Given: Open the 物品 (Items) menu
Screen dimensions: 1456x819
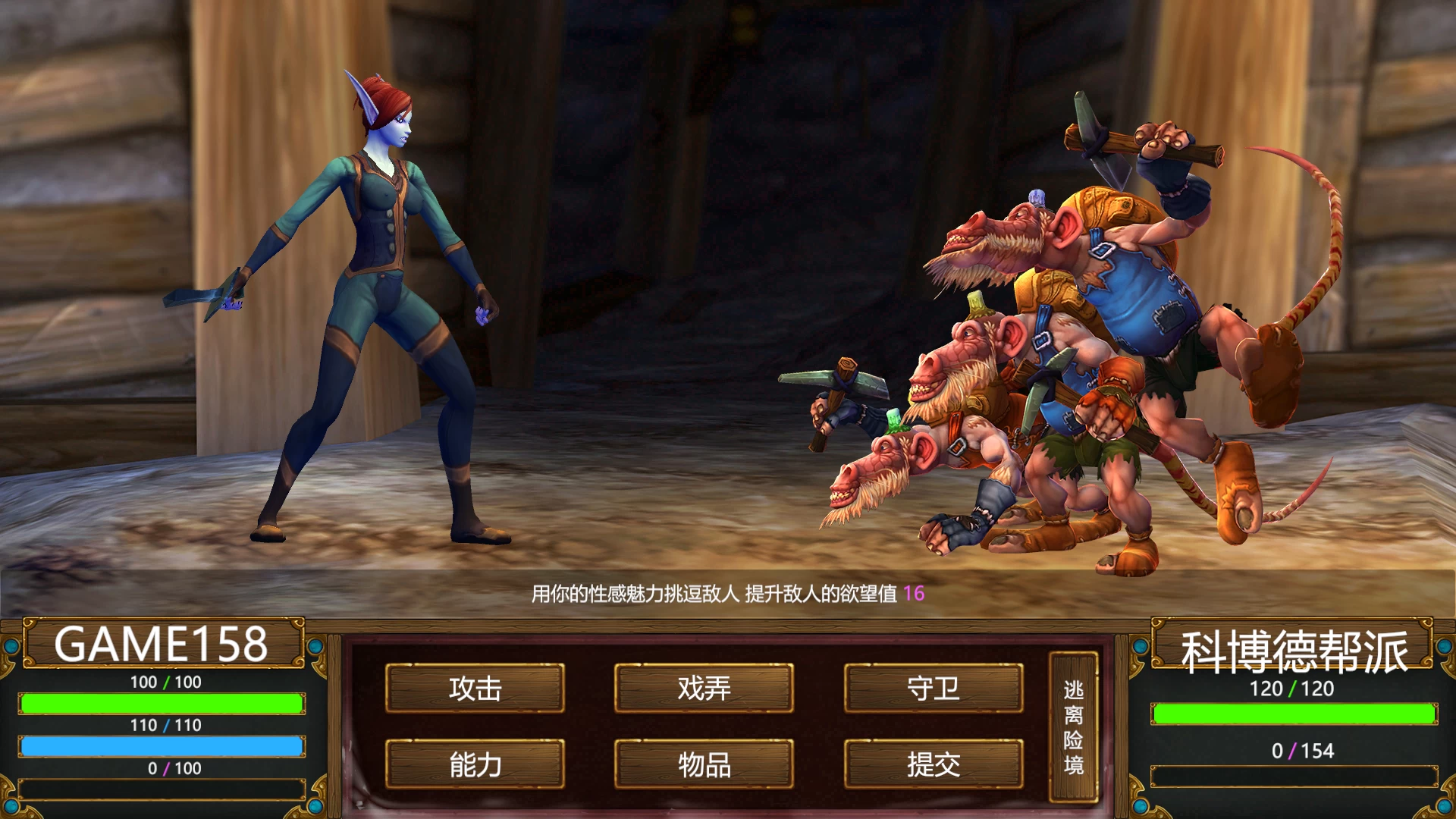Looking at the screenshot, I should pyautogui.click(x=704, y=764).
